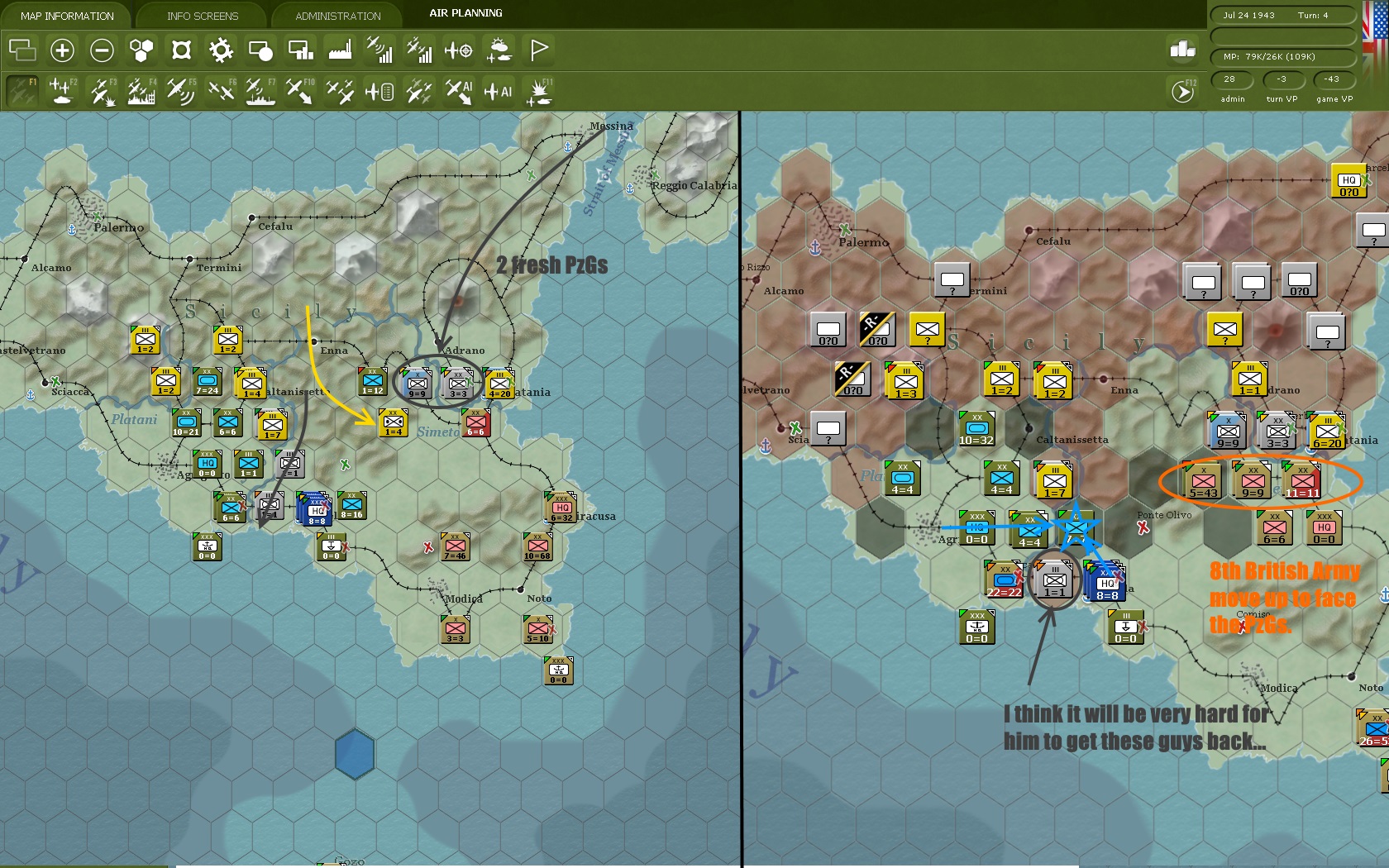Toggle the weather and ground conditions display

(x=500, y=50)
